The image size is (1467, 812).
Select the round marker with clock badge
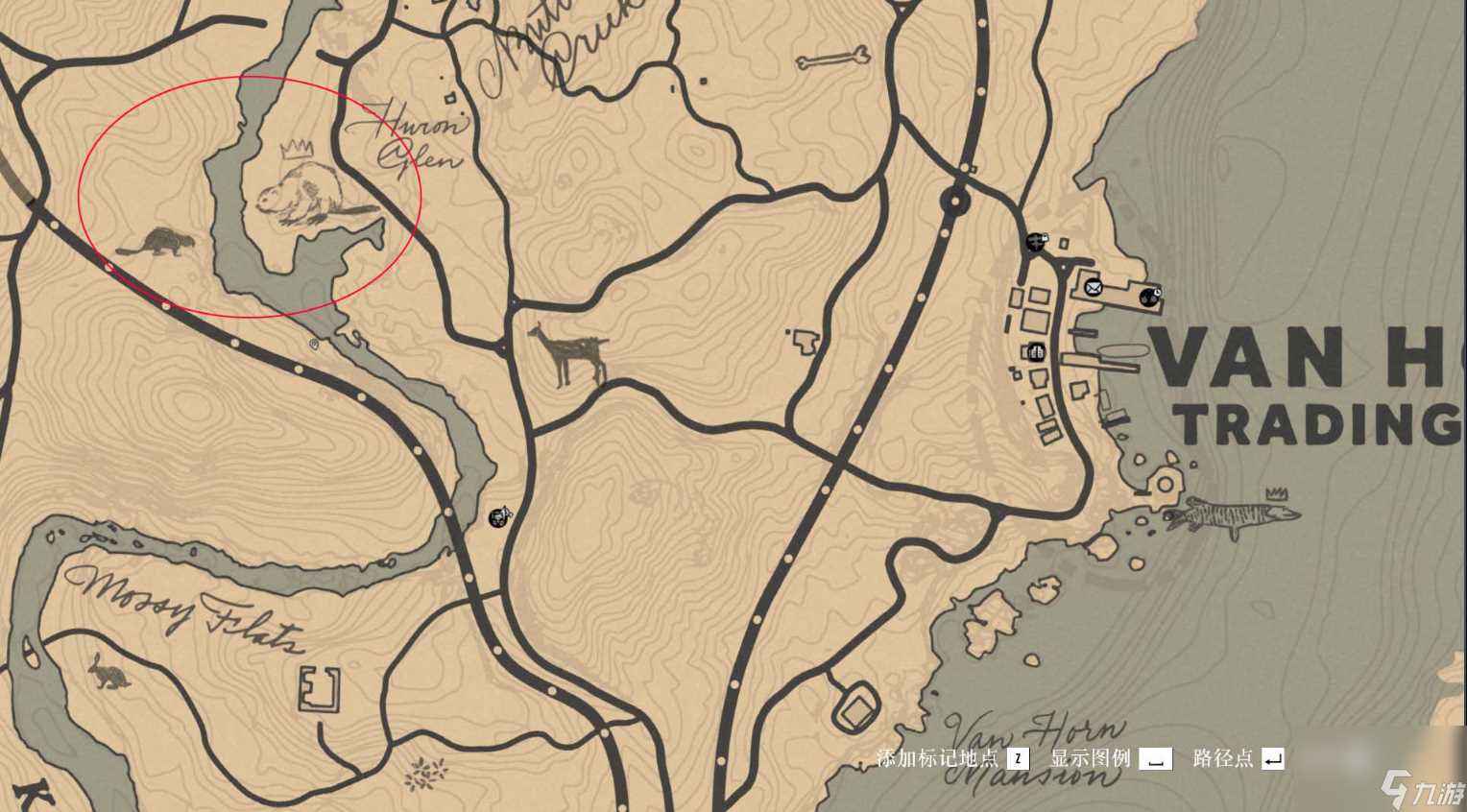1149,298
